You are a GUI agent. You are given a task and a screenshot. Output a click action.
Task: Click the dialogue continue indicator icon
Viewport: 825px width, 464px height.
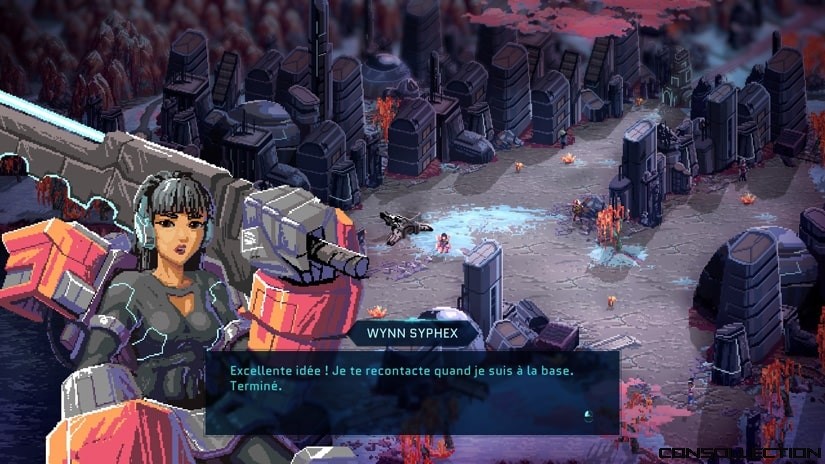pyautogui.click(x=588, y=415)
